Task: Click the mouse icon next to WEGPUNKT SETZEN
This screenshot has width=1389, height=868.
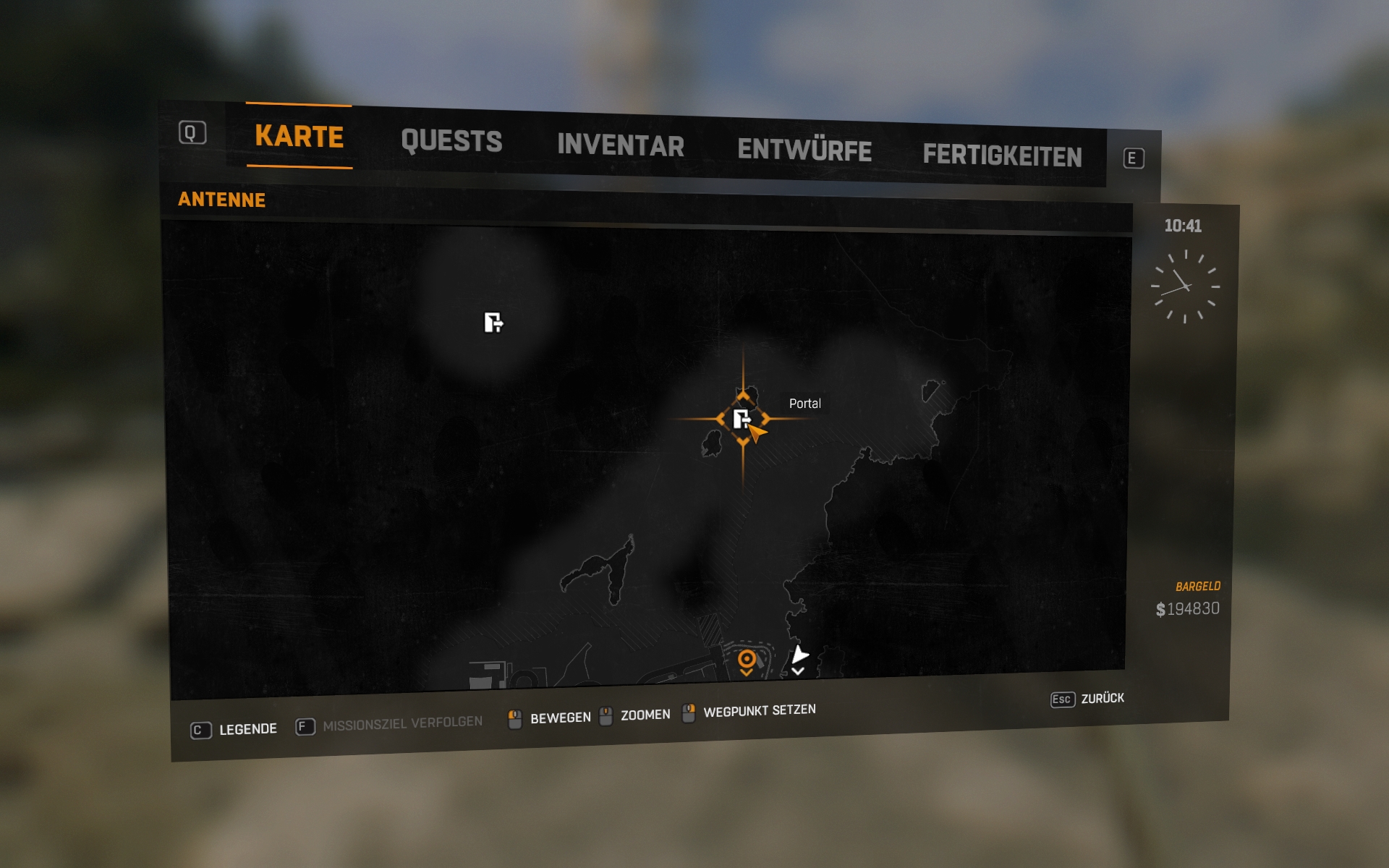Action: click(x=687, y=712)
